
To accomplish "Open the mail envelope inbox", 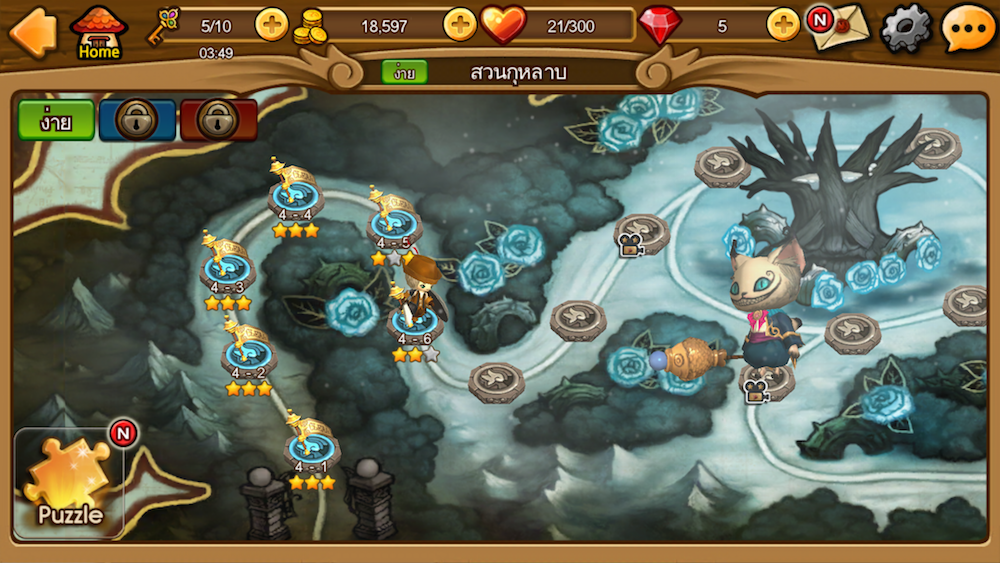I will pyautogui.click(x=838, y=28).
